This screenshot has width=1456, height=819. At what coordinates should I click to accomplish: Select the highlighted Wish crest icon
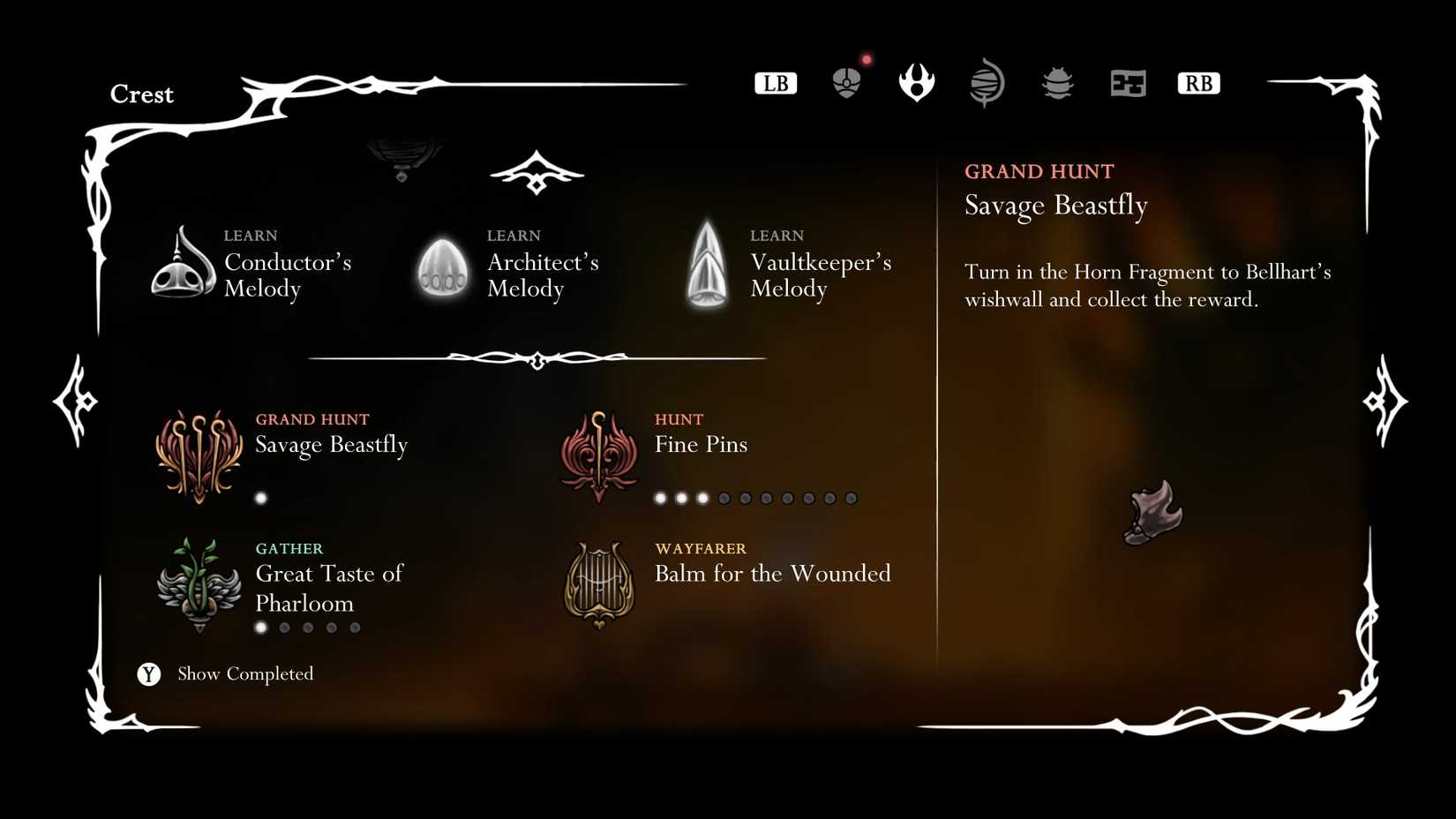[916, 82]
